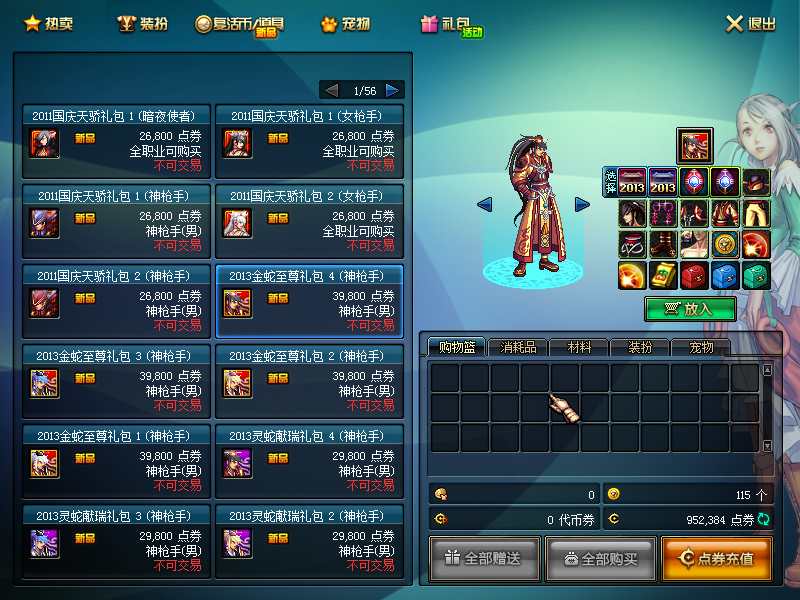Switch to the 装扮 costume category
Image resolution: width=800 pixels, height=600 pixels.
click(142, 23)
